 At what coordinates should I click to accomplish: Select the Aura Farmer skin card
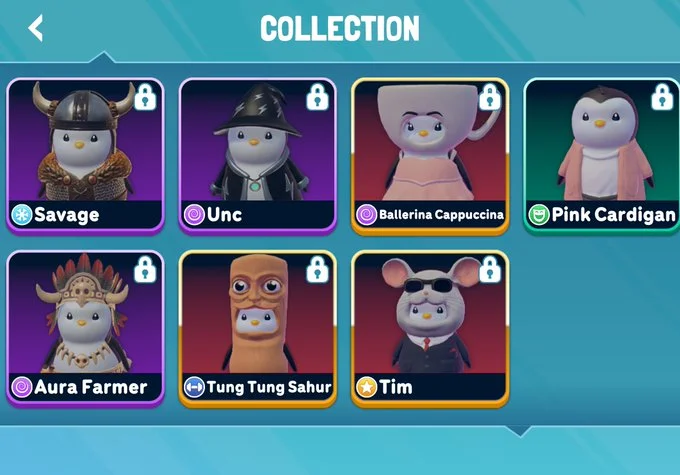(85, 327)
